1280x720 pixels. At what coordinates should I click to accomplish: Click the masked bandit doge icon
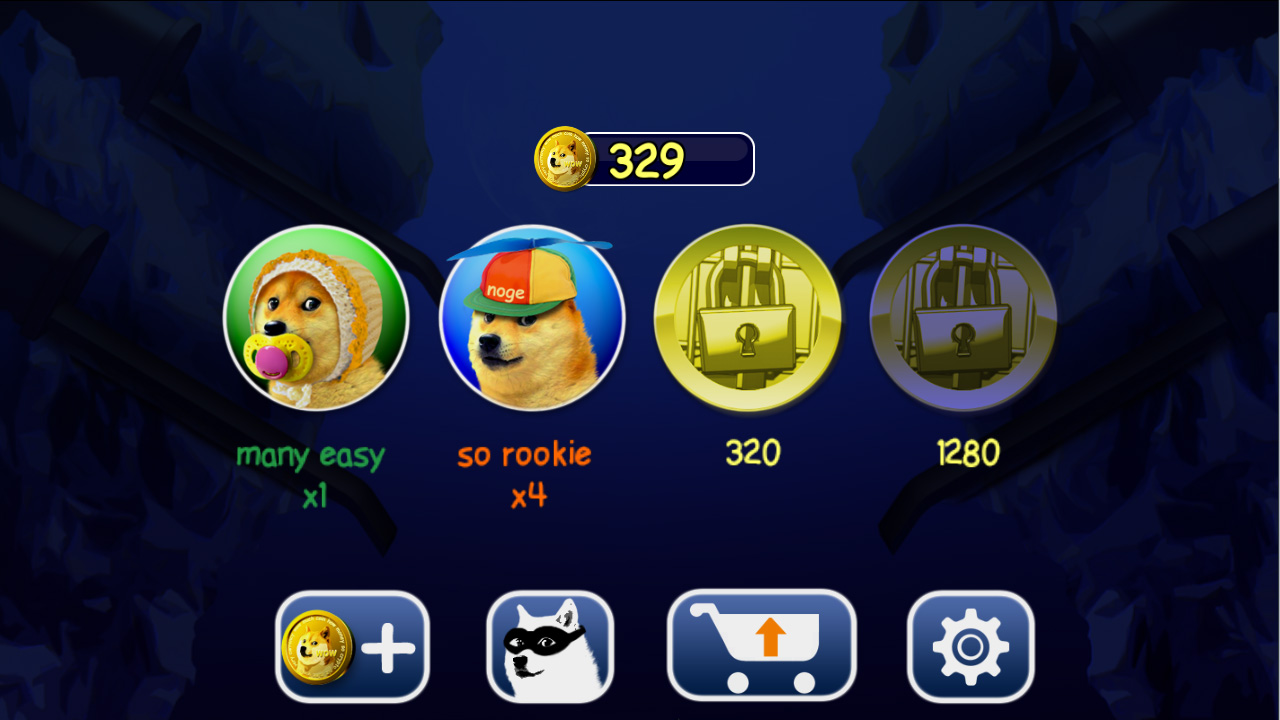(552, 645)
